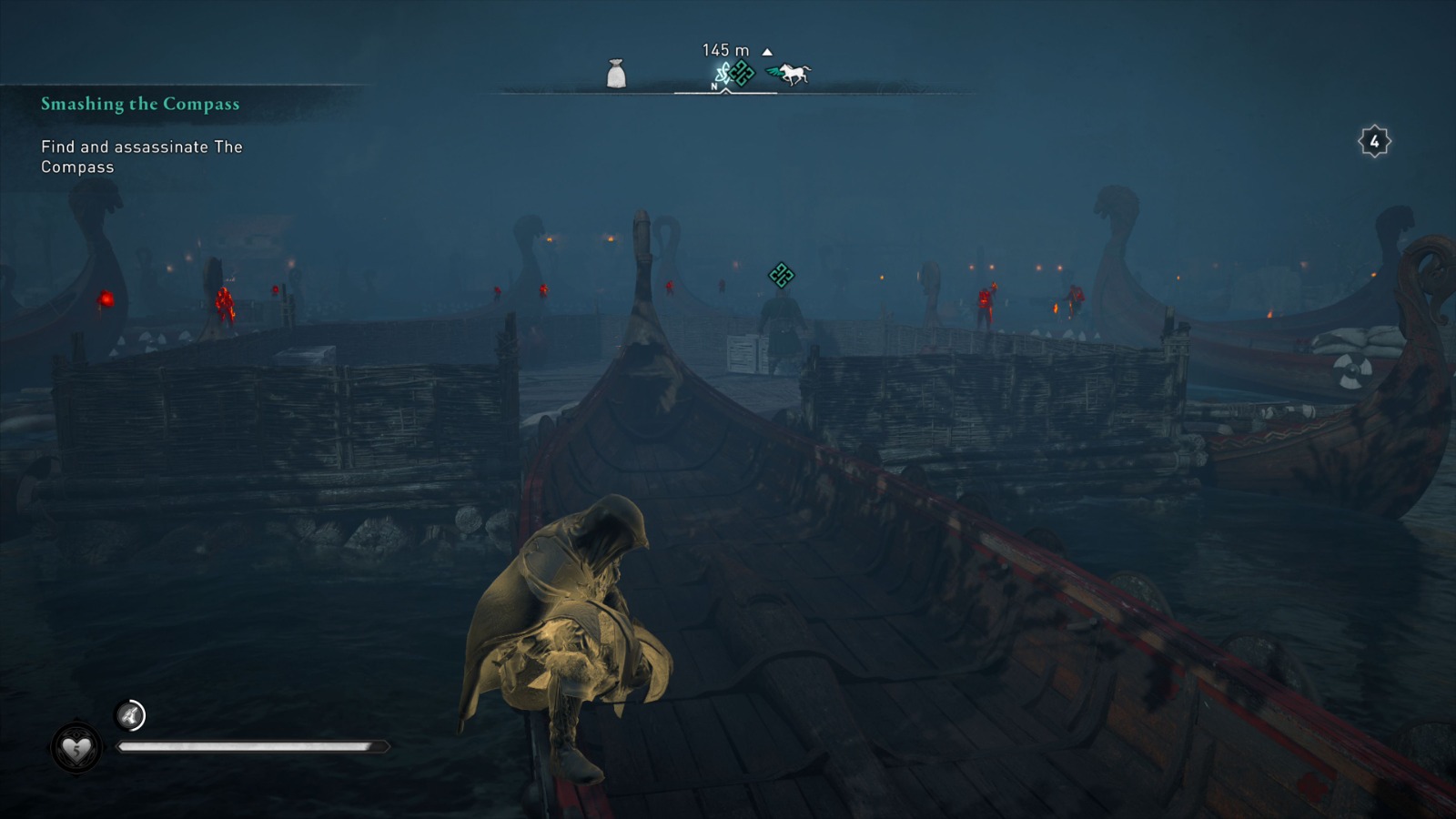Image resolution: width=1456 pixels, height=819 pixels.
Task: Click the loot bag icon on the compass
Action: [616, 72]
